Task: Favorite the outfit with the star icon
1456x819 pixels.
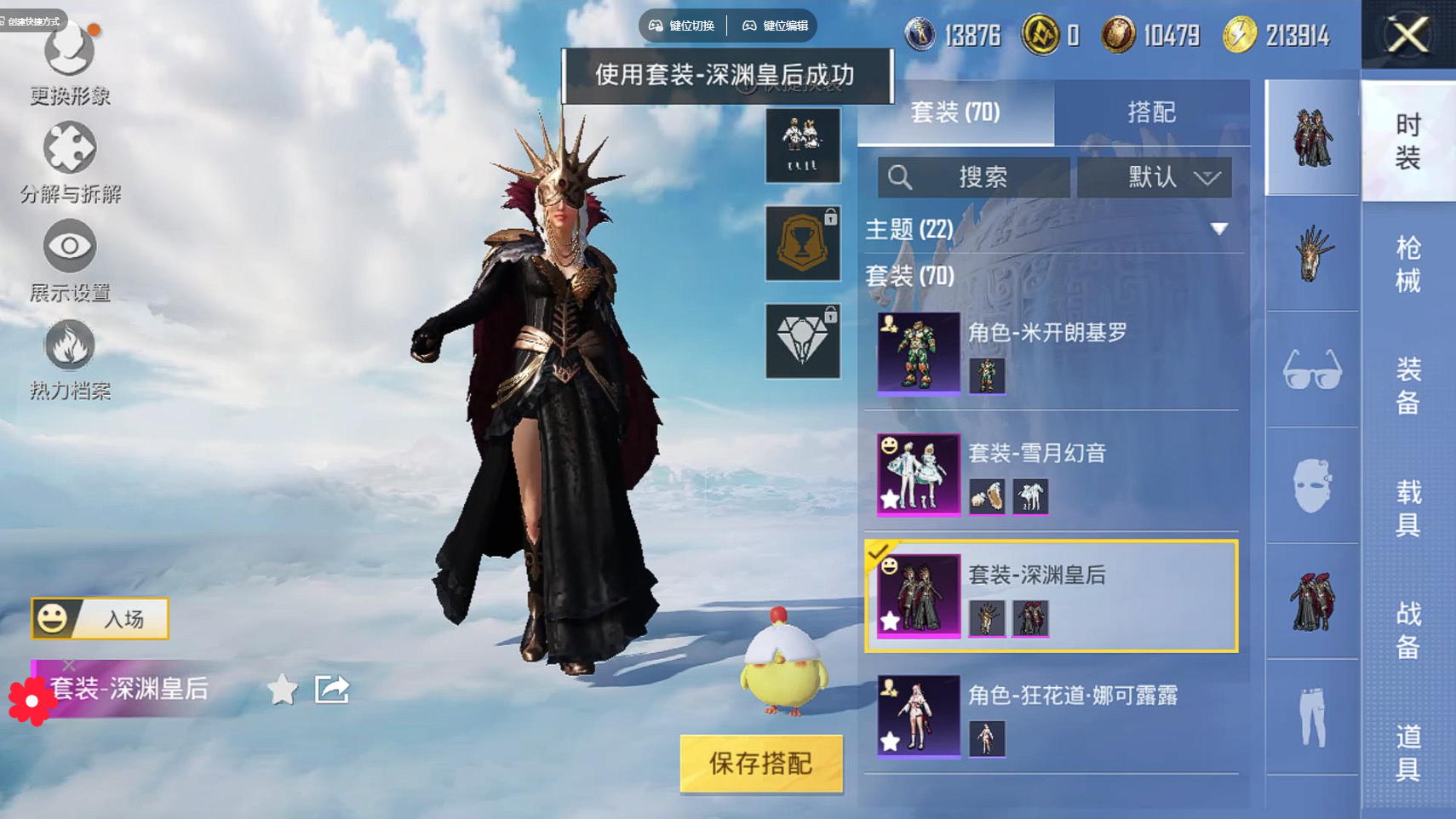Action: [x=283, y=690]
